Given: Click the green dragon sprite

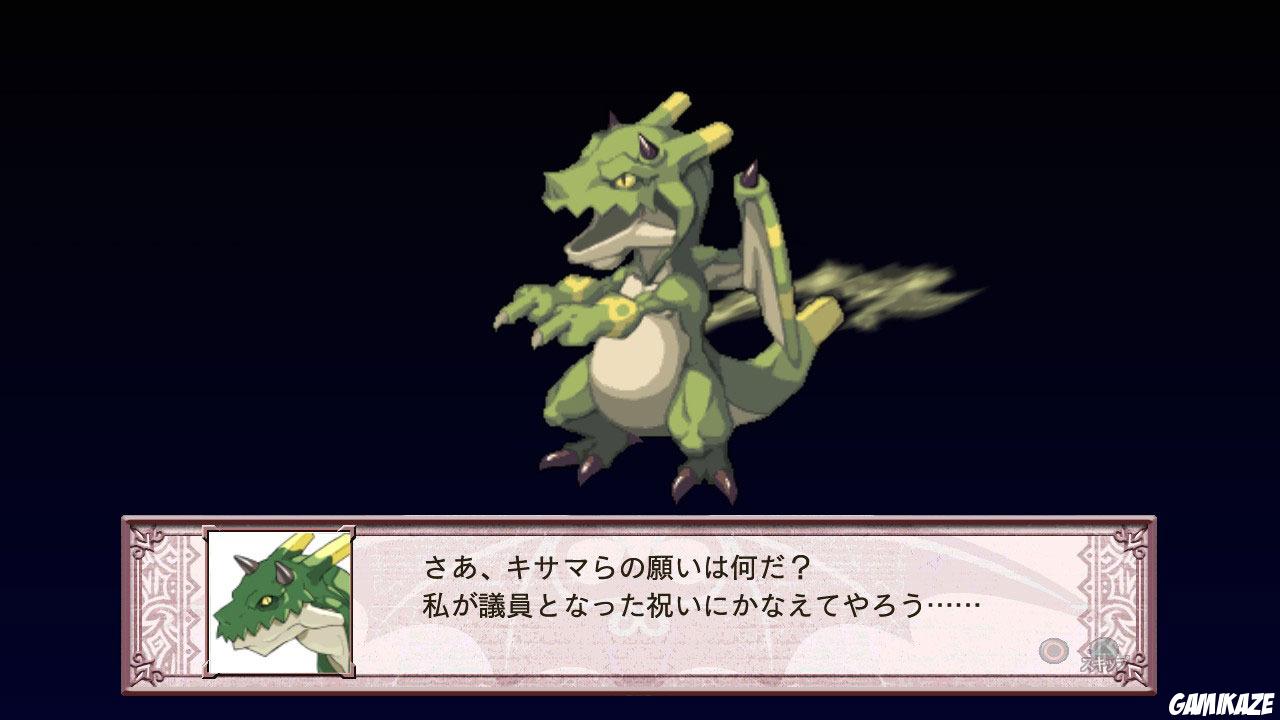Looking at the screenshot, I should coord(640,300).
